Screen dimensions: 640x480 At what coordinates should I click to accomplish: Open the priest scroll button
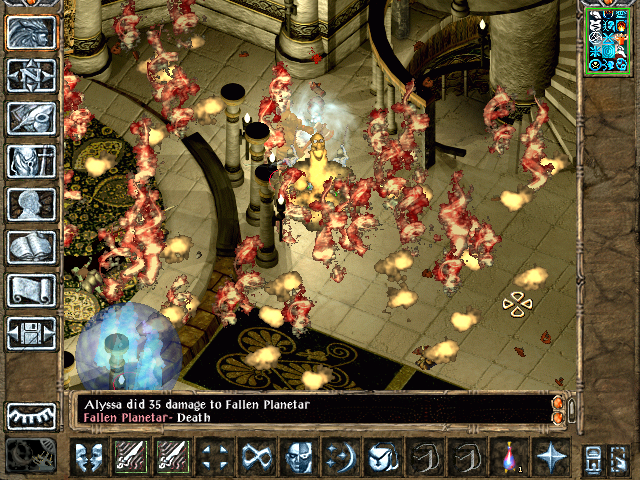coord(31,290)
